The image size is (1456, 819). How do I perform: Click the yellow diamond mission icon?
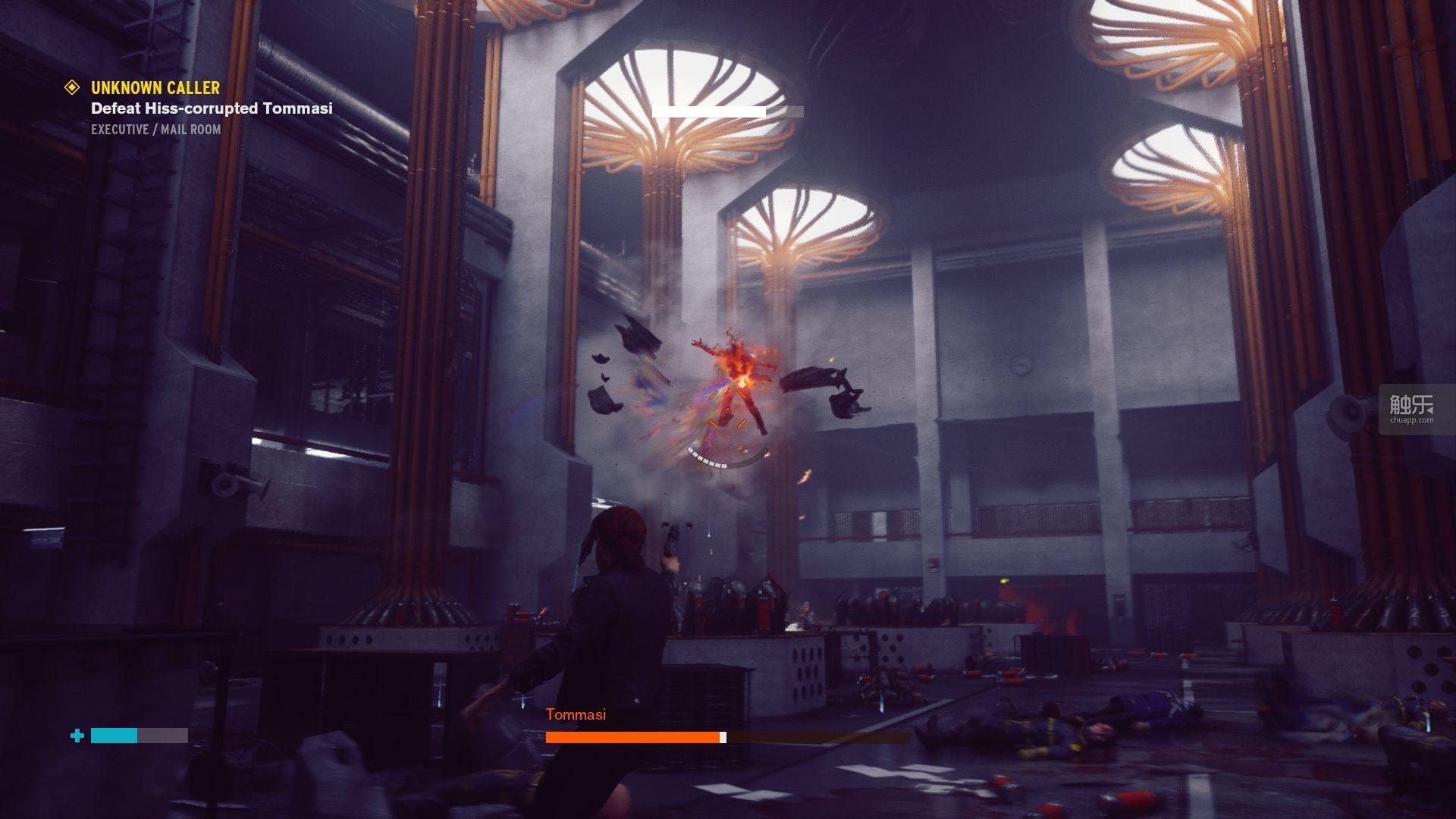(72, 87)
